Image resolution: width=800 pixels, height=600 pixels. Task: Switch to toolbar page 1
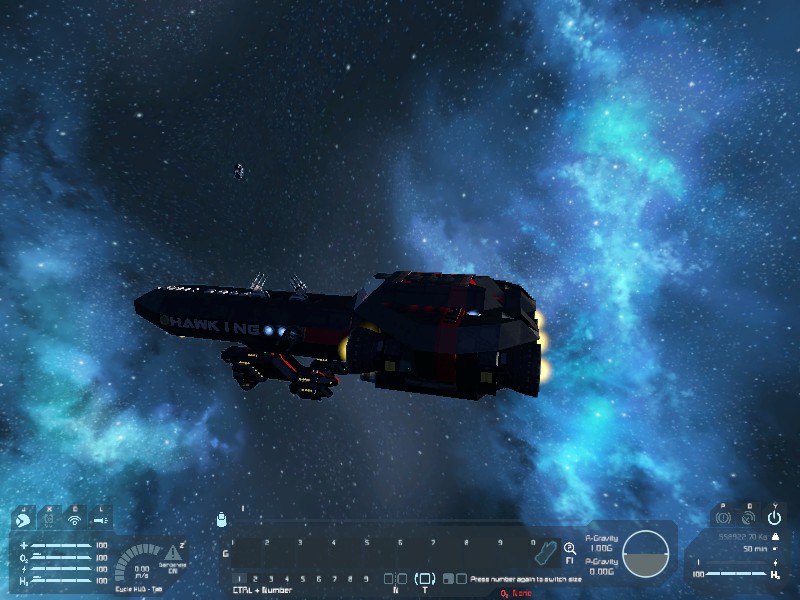coord(239,579)
